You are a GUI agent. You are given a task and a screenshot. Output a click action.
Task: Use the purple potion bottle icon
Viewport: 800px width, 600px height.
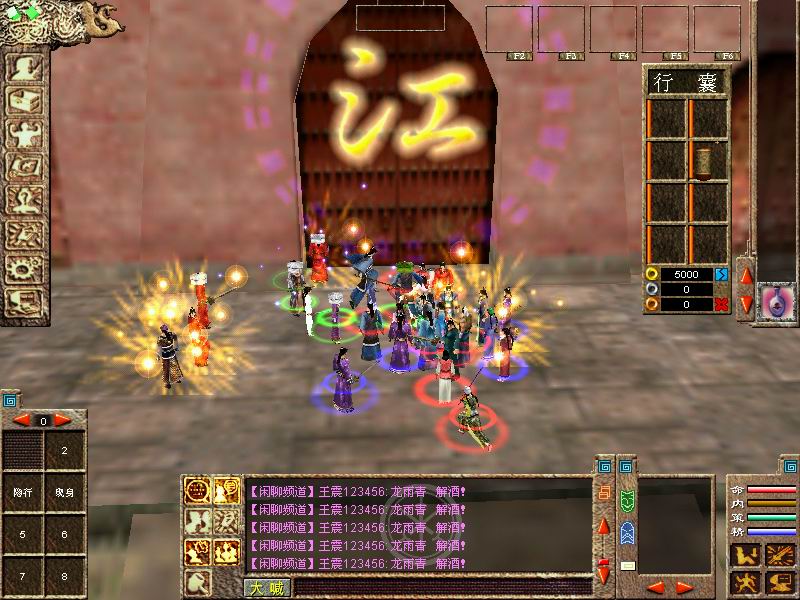pyautogui.click(x=773, y=298)
